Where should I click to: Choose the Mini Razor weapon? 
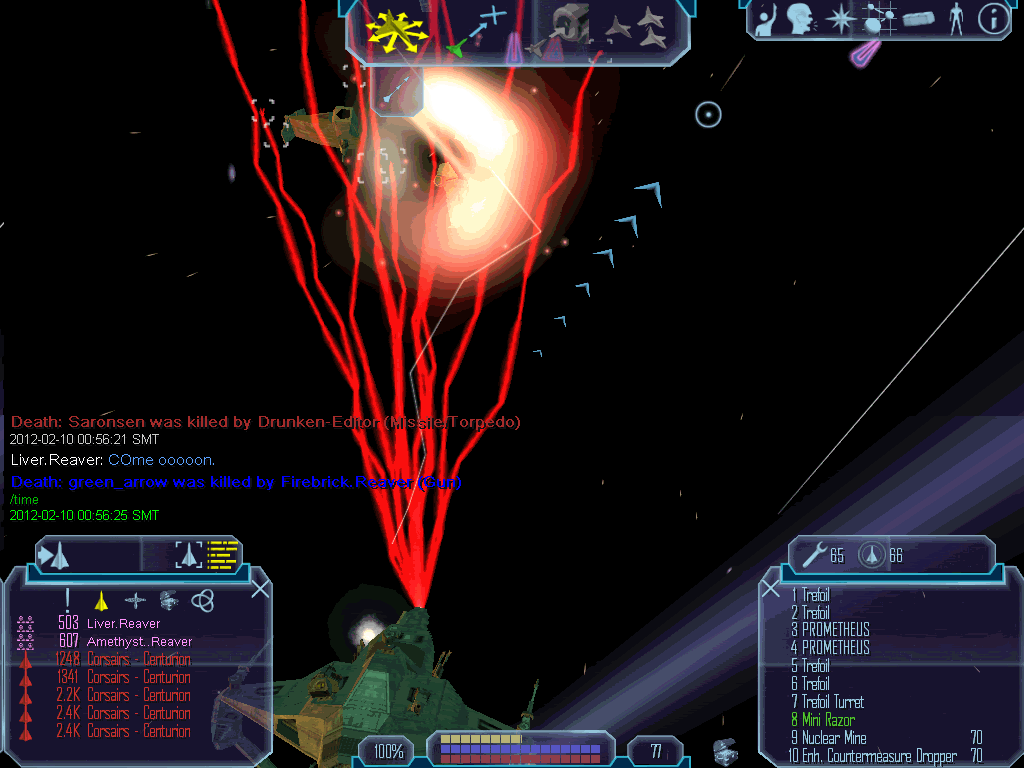(x=828, y=720)
